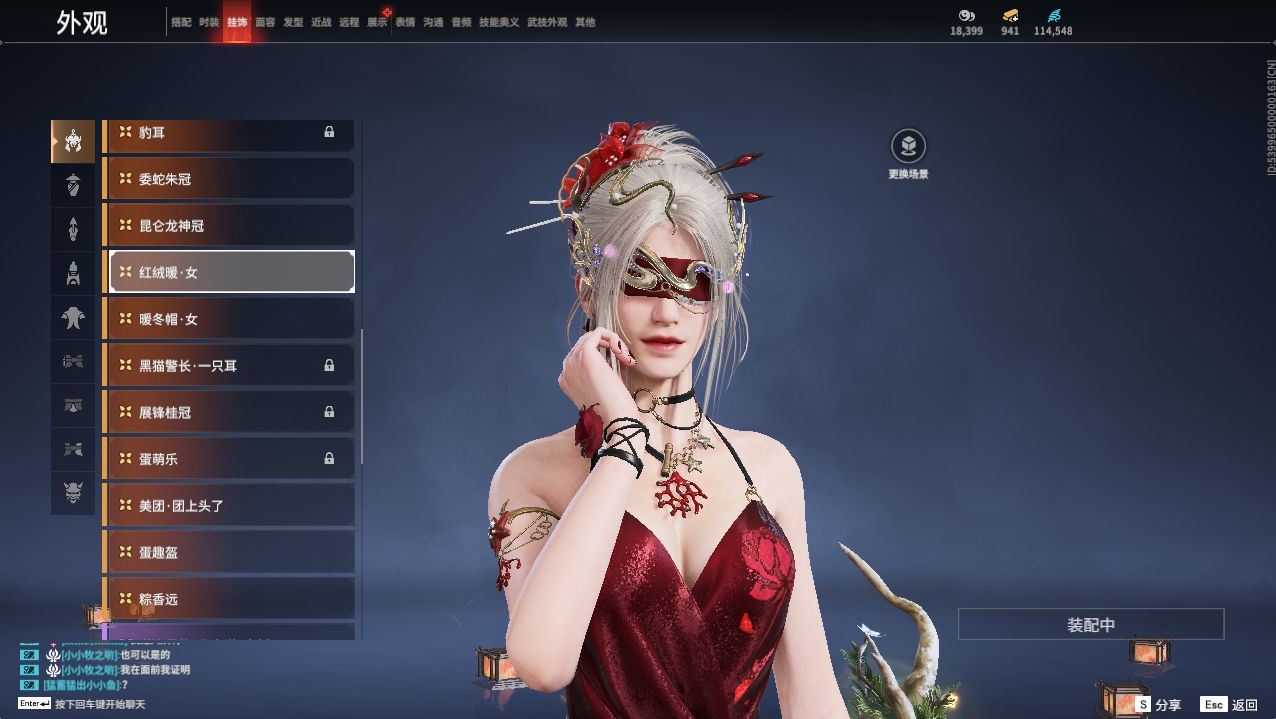Open the 发型 tab

(x=293, y=22)
